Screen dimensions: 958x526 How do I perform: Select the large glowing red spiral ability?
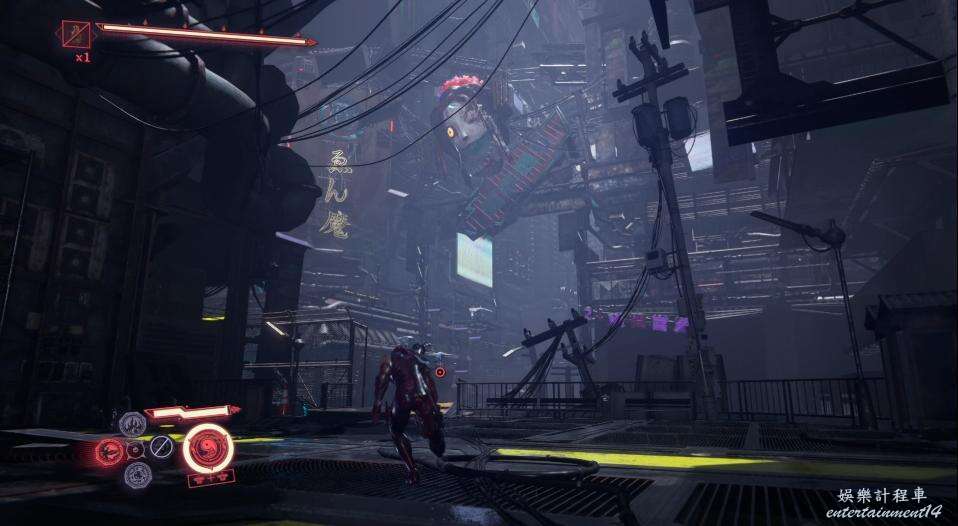tap(209, 446)
